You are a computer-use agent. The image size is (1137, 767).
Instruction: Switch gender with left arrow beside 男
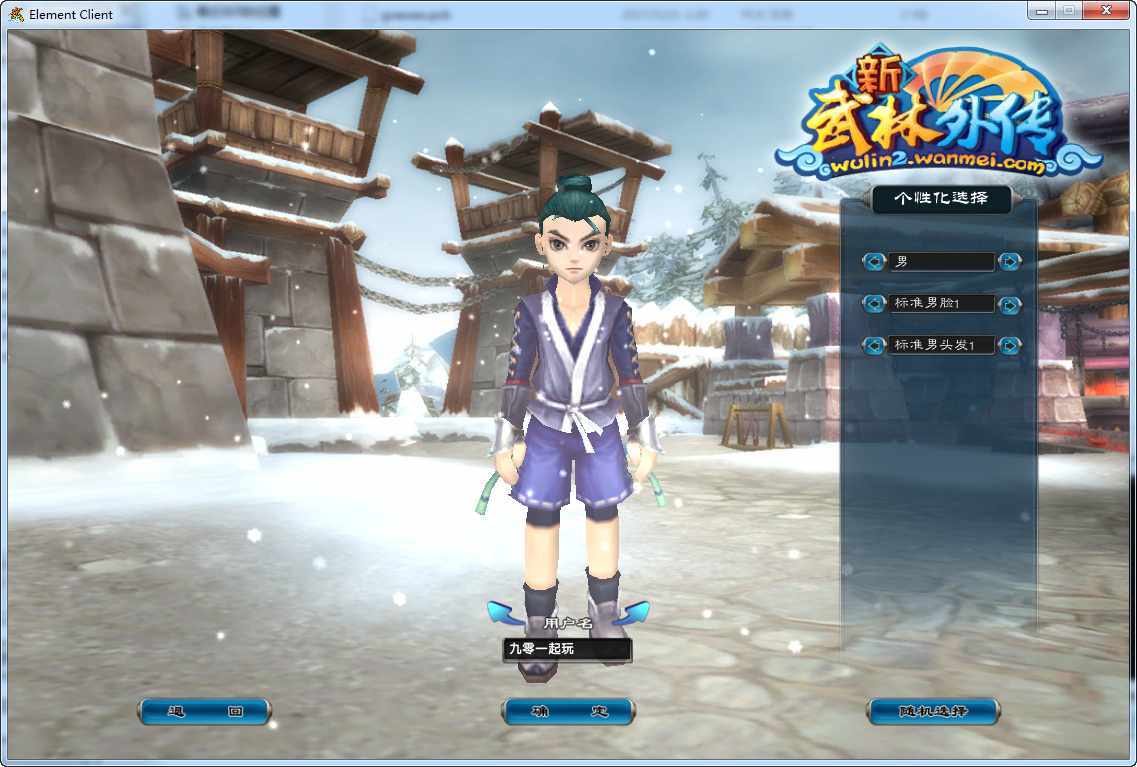pos(875,262)
